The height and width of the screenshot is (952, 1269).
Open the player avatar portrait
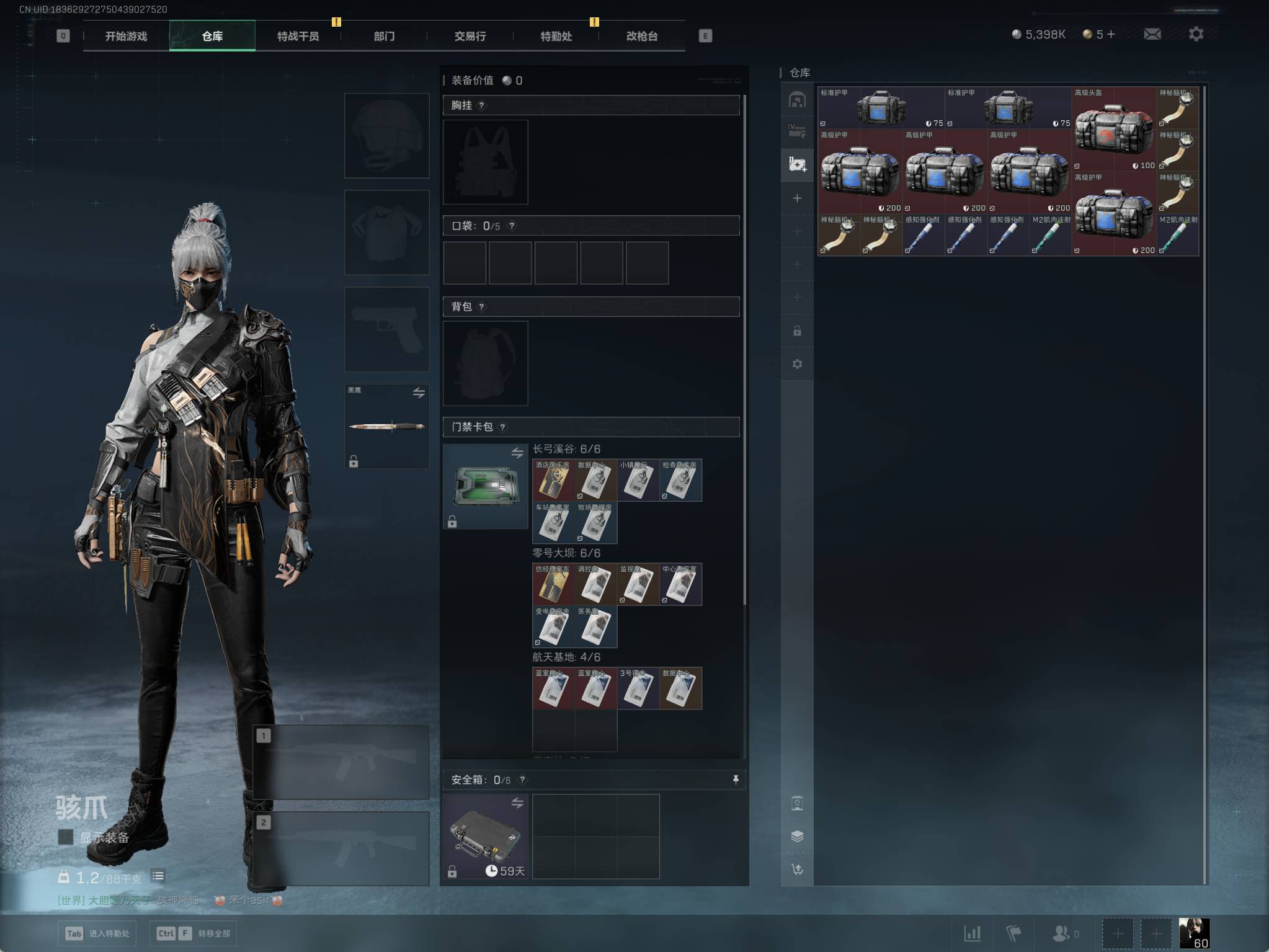pyautogui.click(x=1193, y=933)
